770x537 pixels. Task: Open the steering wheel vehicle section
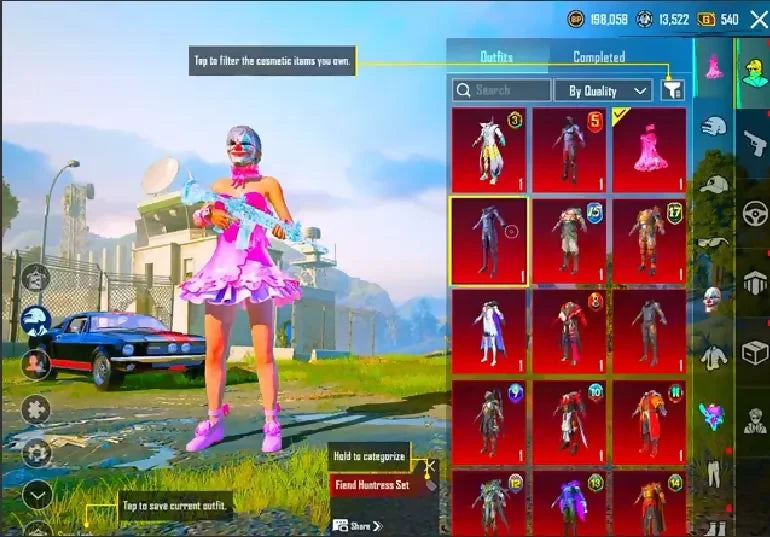(753, 213)
